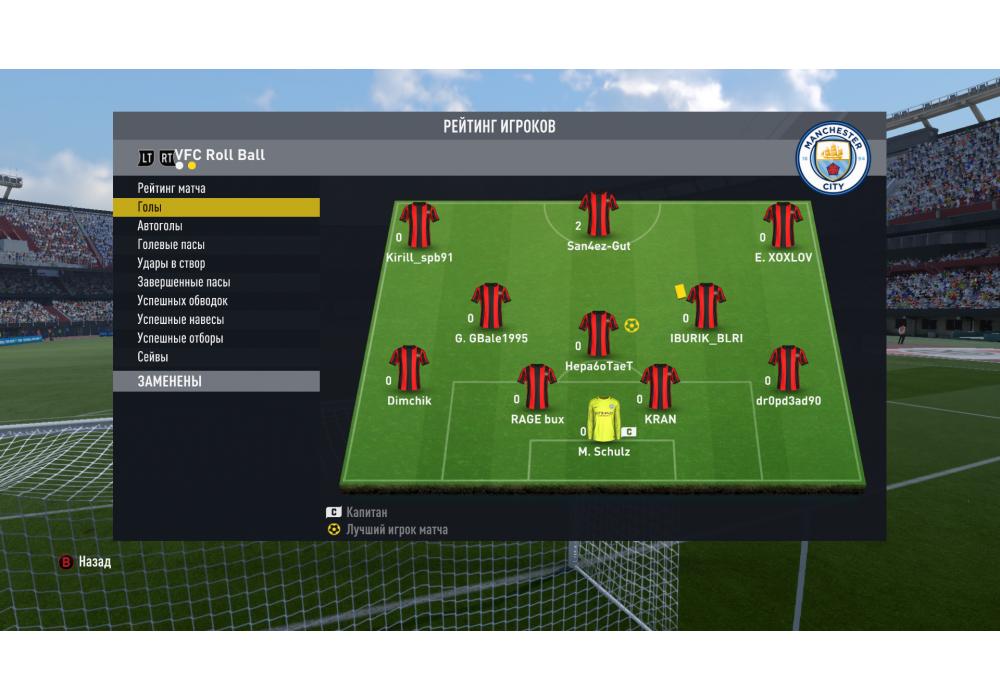The height and width of the screenshot is (700, 1000).
Task: Choose Успешные навесы from the list
Action: coord(180,320)
